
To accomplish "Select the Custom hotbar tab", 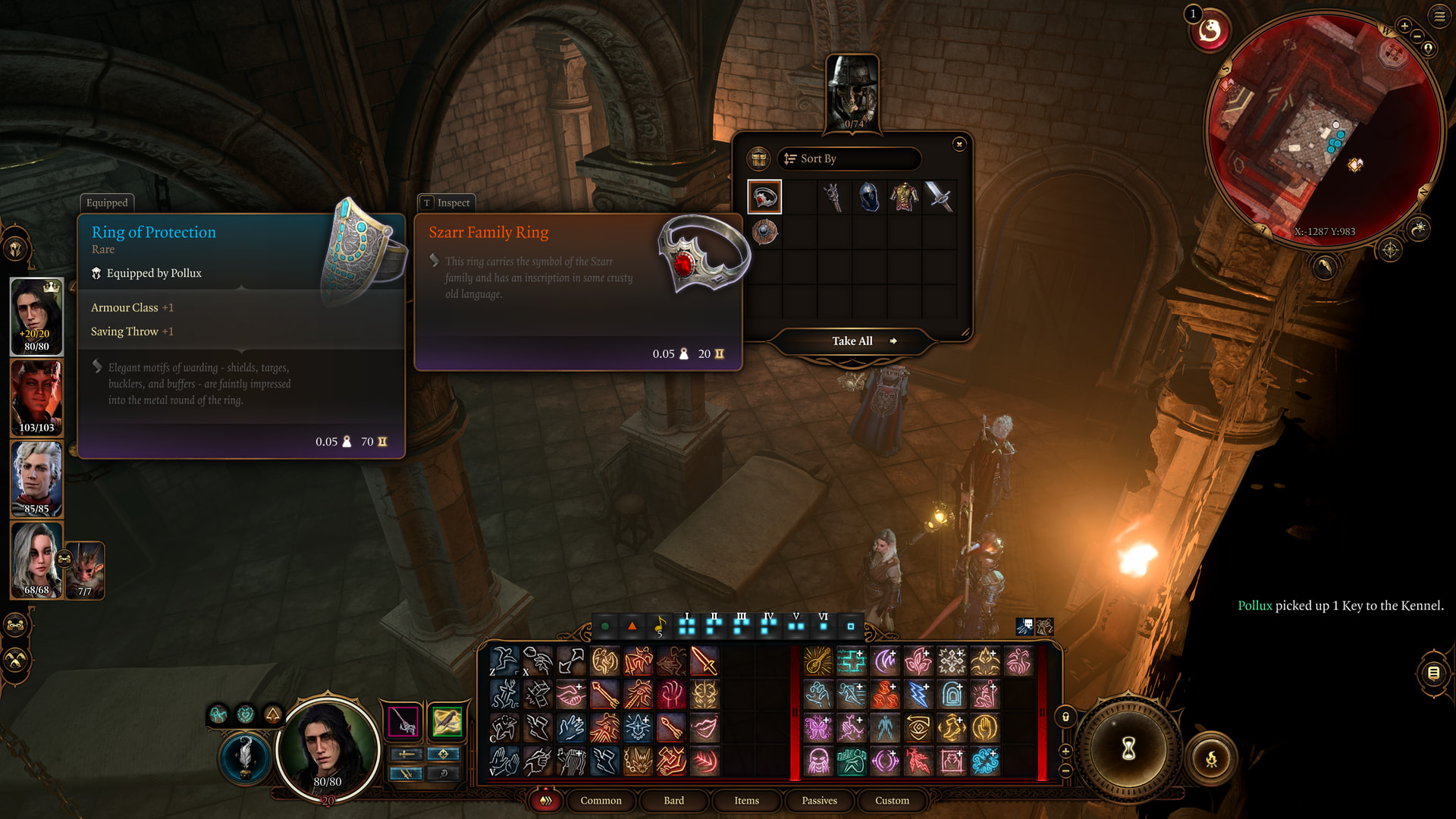I will pyautogui.click(x=892, y=801).
